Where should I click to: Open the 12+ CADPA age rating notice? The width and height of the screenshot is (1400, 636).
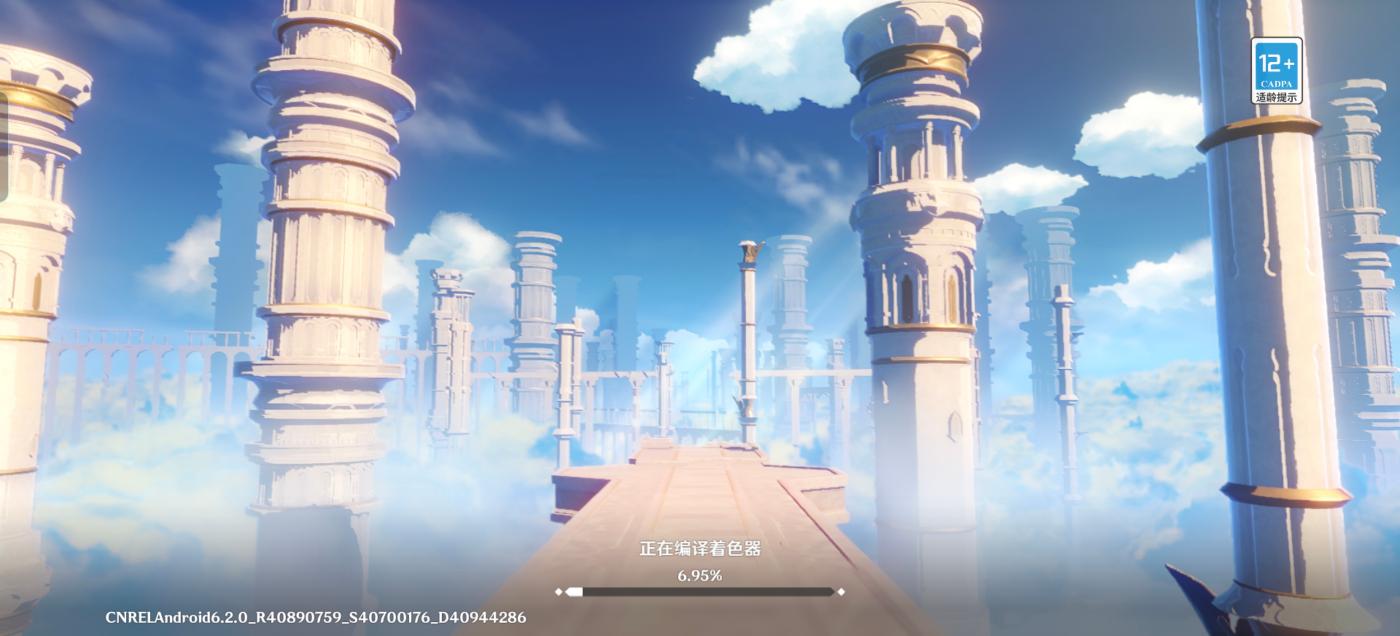coord(1276,70)
